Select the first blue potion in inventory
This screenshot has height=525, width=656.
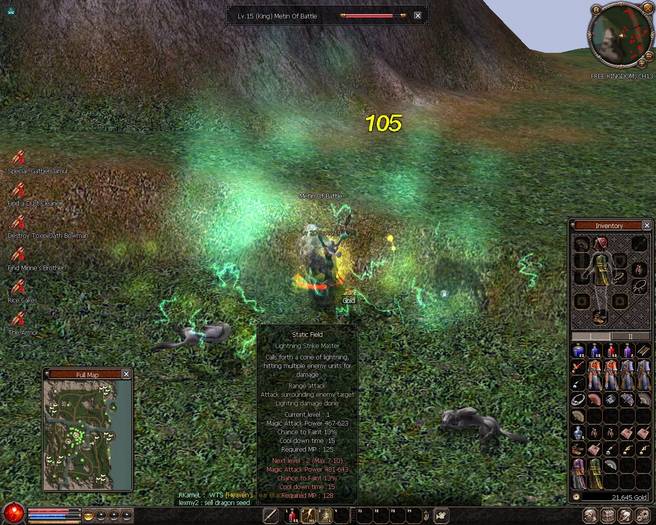(579, 351)
